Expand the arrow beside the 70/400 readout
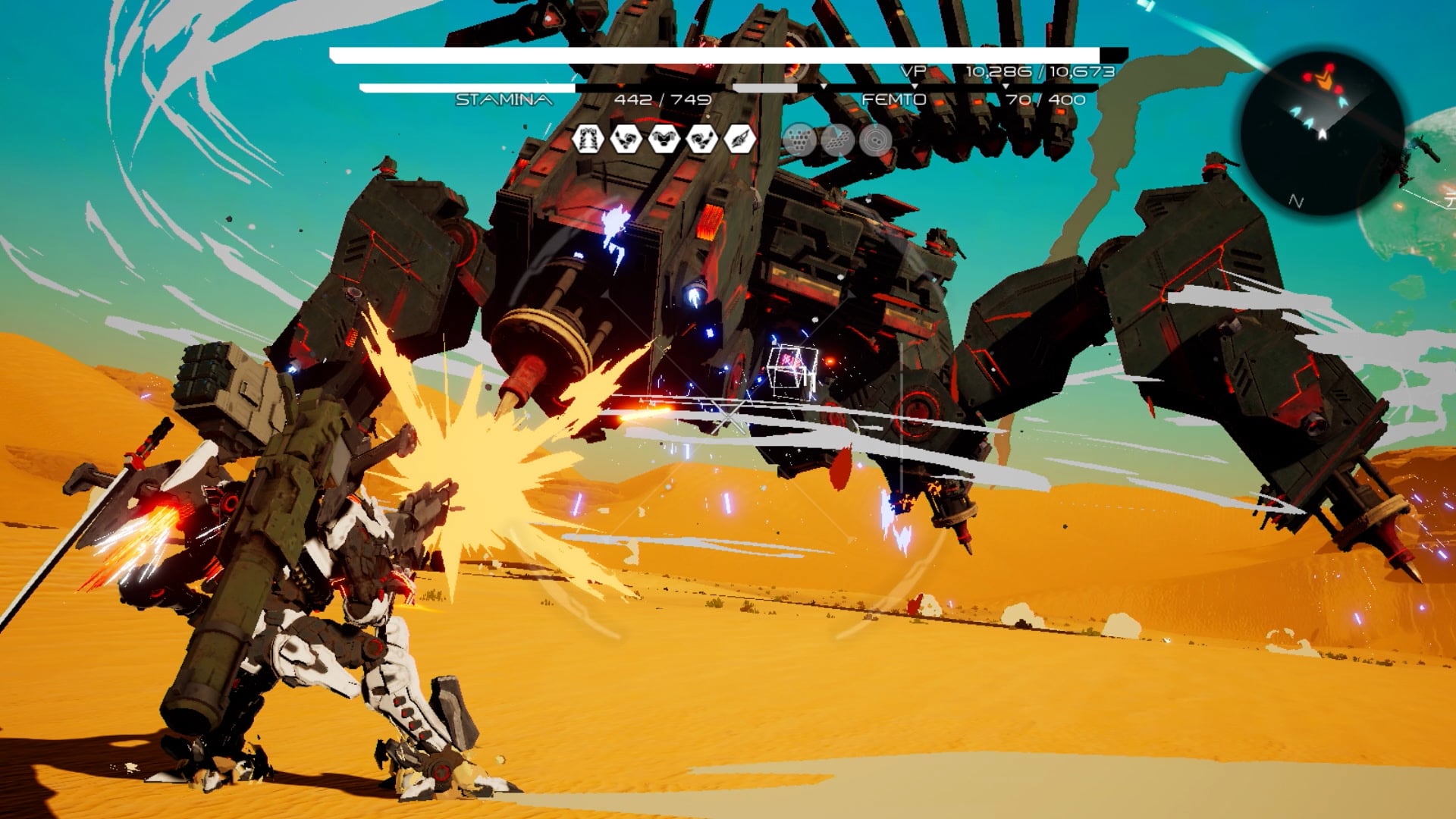Viewport: 1456px width, 819px height. coord(1005,86)
